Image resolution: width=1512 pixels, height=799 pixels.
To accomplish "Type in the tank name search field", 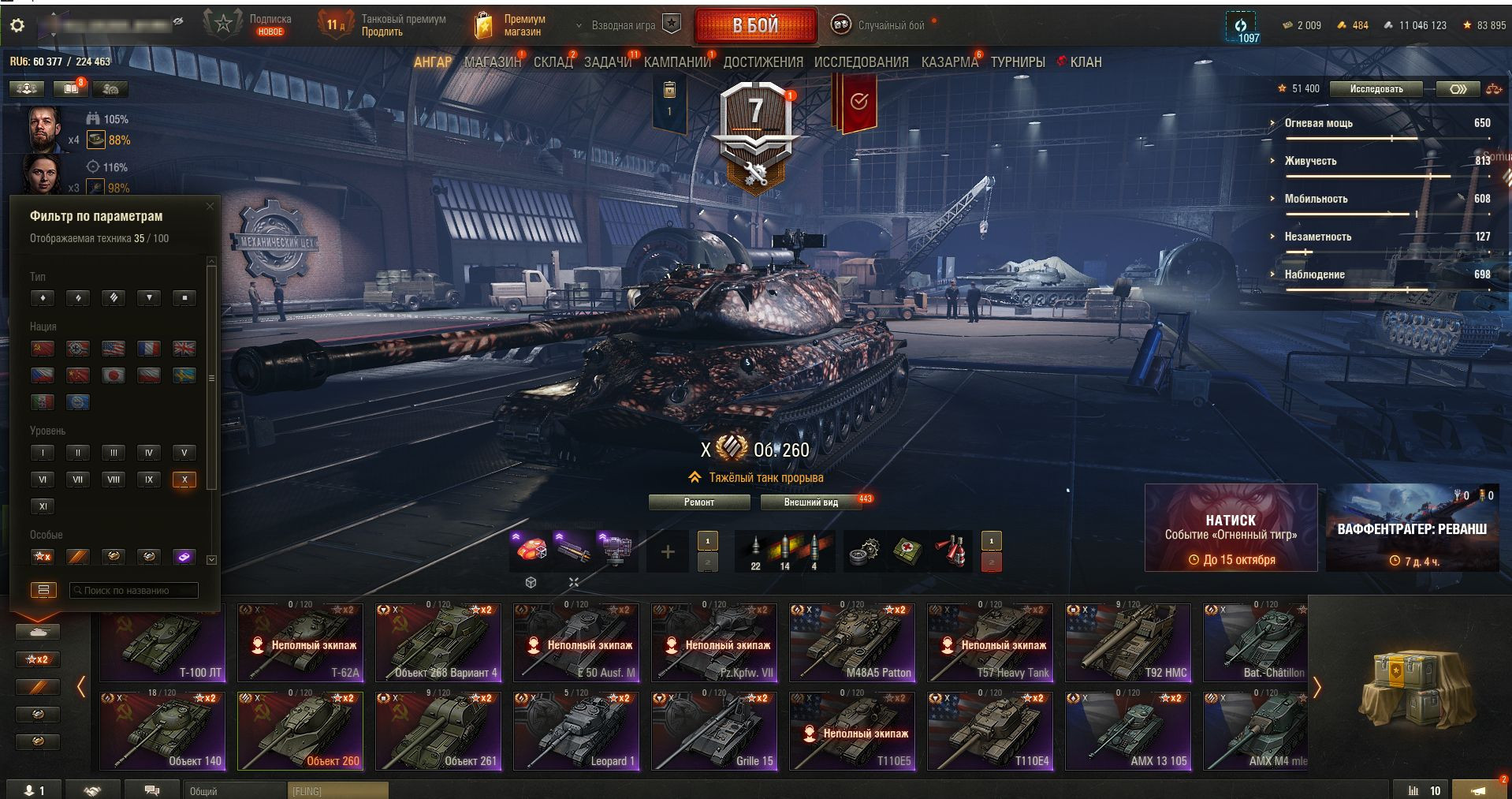I will click(x=134, y=590).
